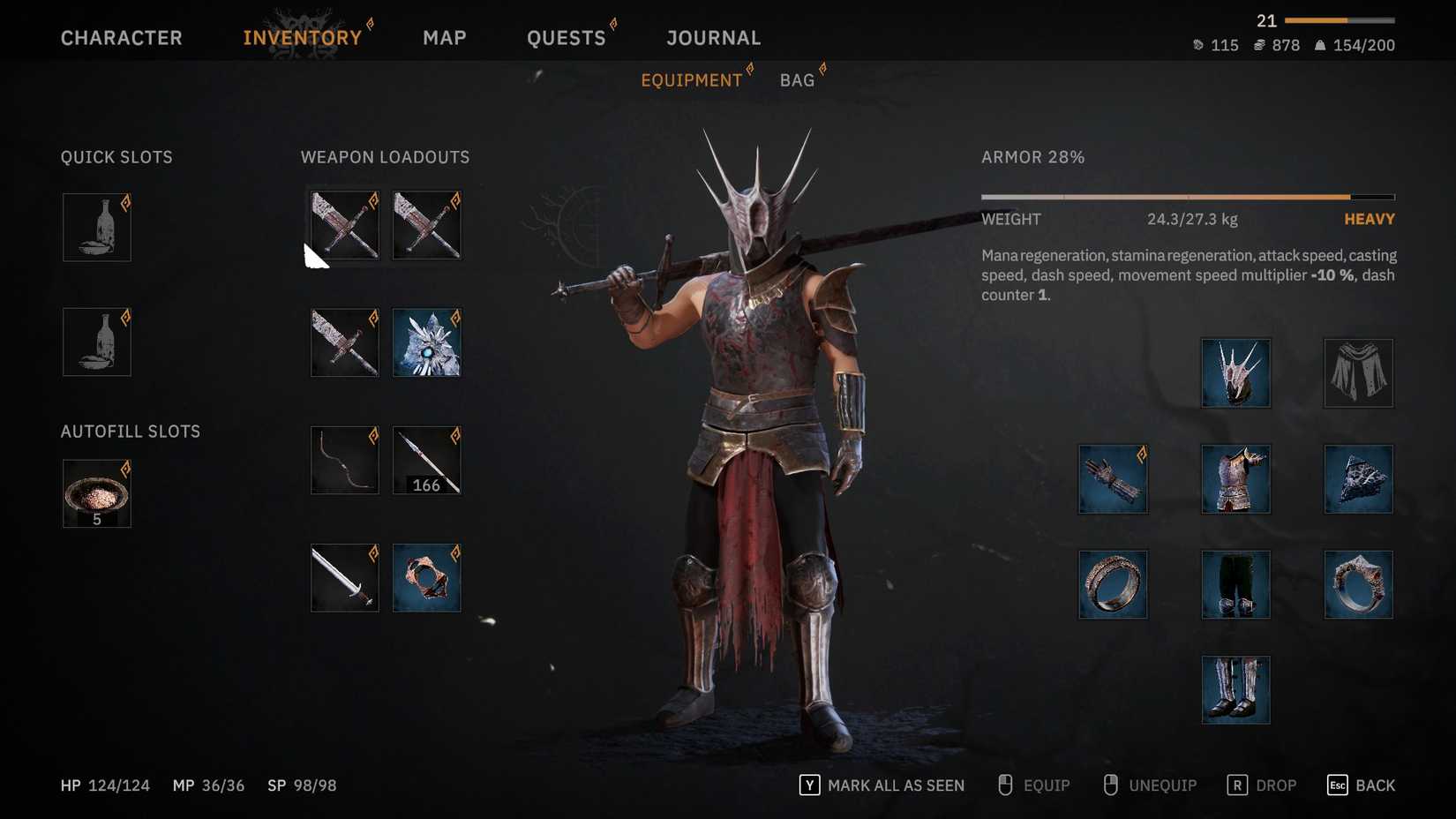Select the boots equipment slot

pos(1235,689)
